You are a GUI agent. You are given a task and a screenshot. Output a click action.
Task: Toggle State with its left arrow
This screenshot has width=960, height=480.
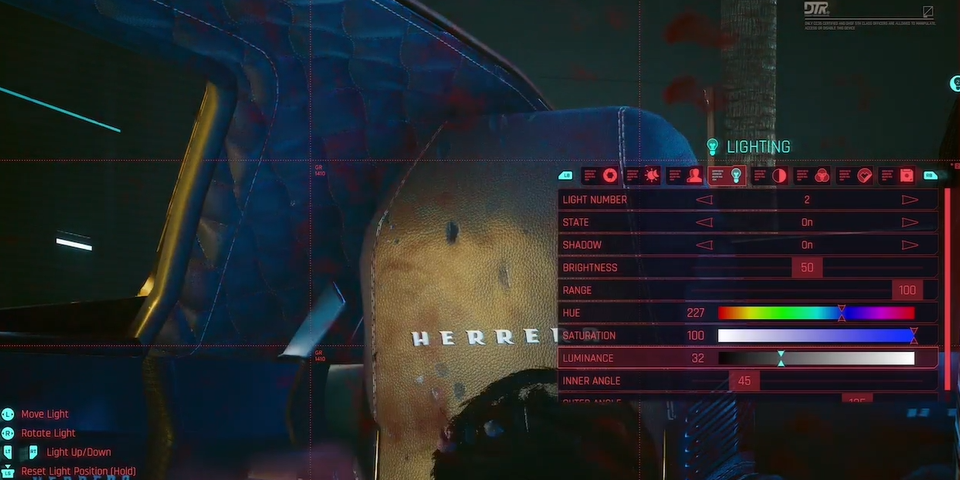click(704, 222)
